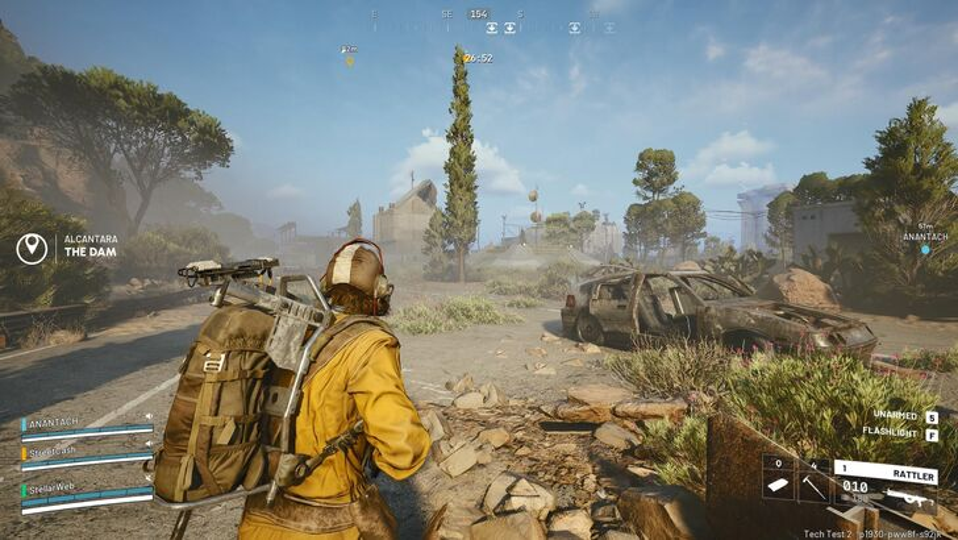Choose the bandage item slot
The width and height of the screenshot is (958, 540).
click(779, 484)
